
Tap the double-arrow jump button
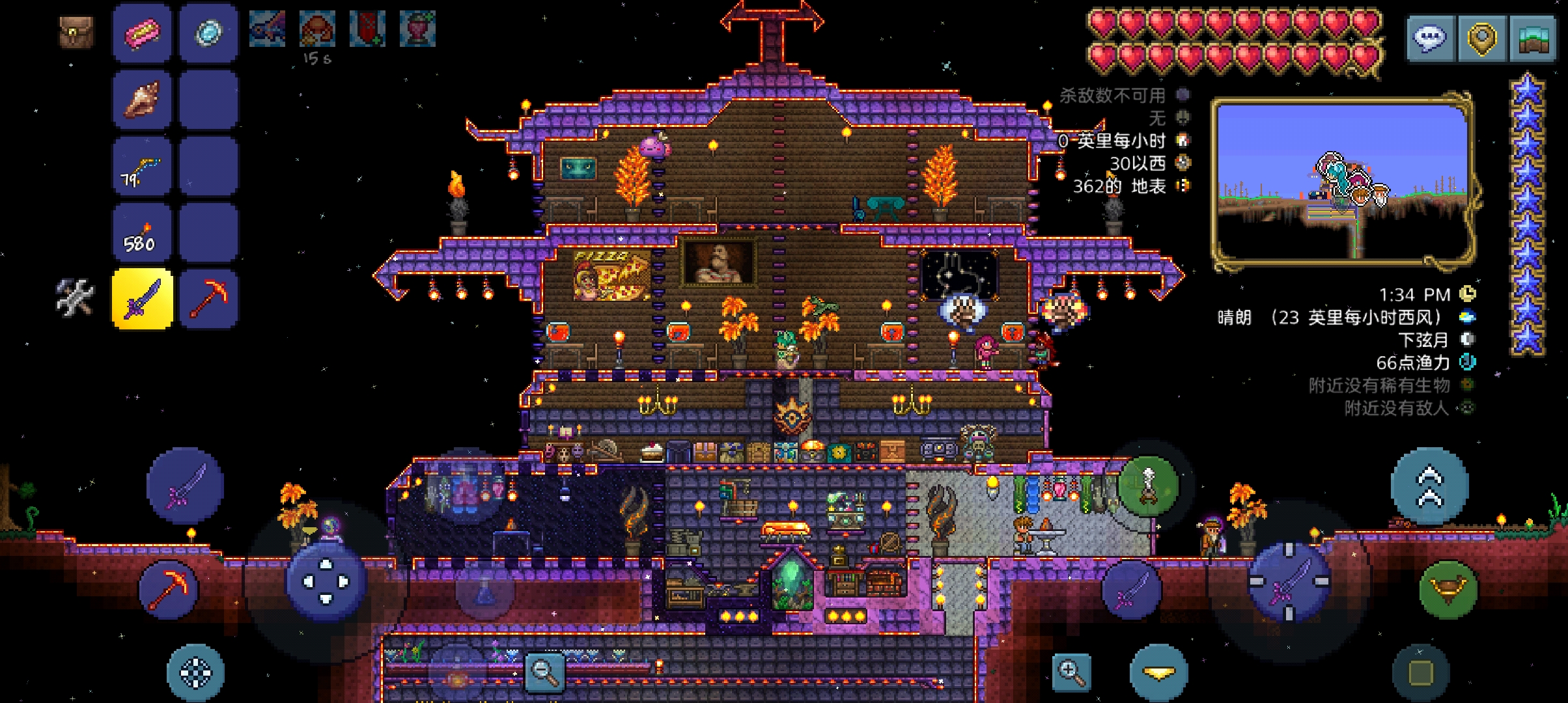click(x=1429, y=487)
